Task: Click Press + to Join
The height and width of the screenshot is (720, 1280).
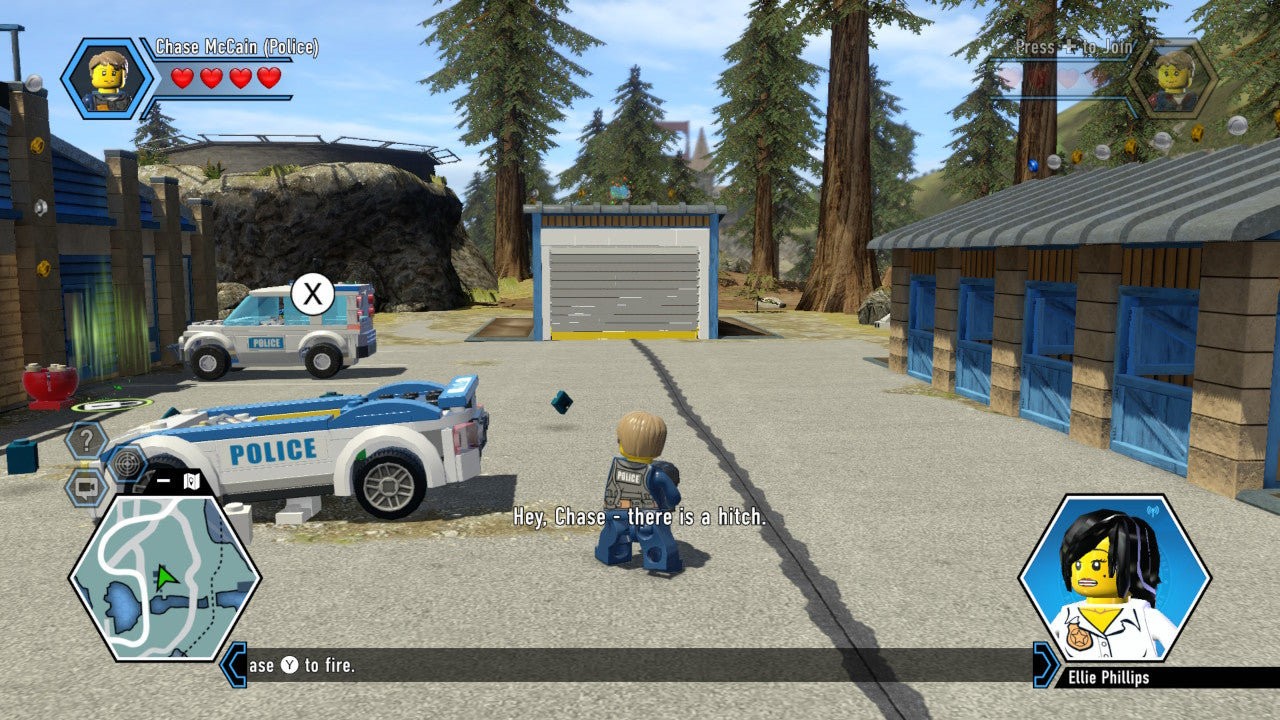Action: tap(1073, 47)
